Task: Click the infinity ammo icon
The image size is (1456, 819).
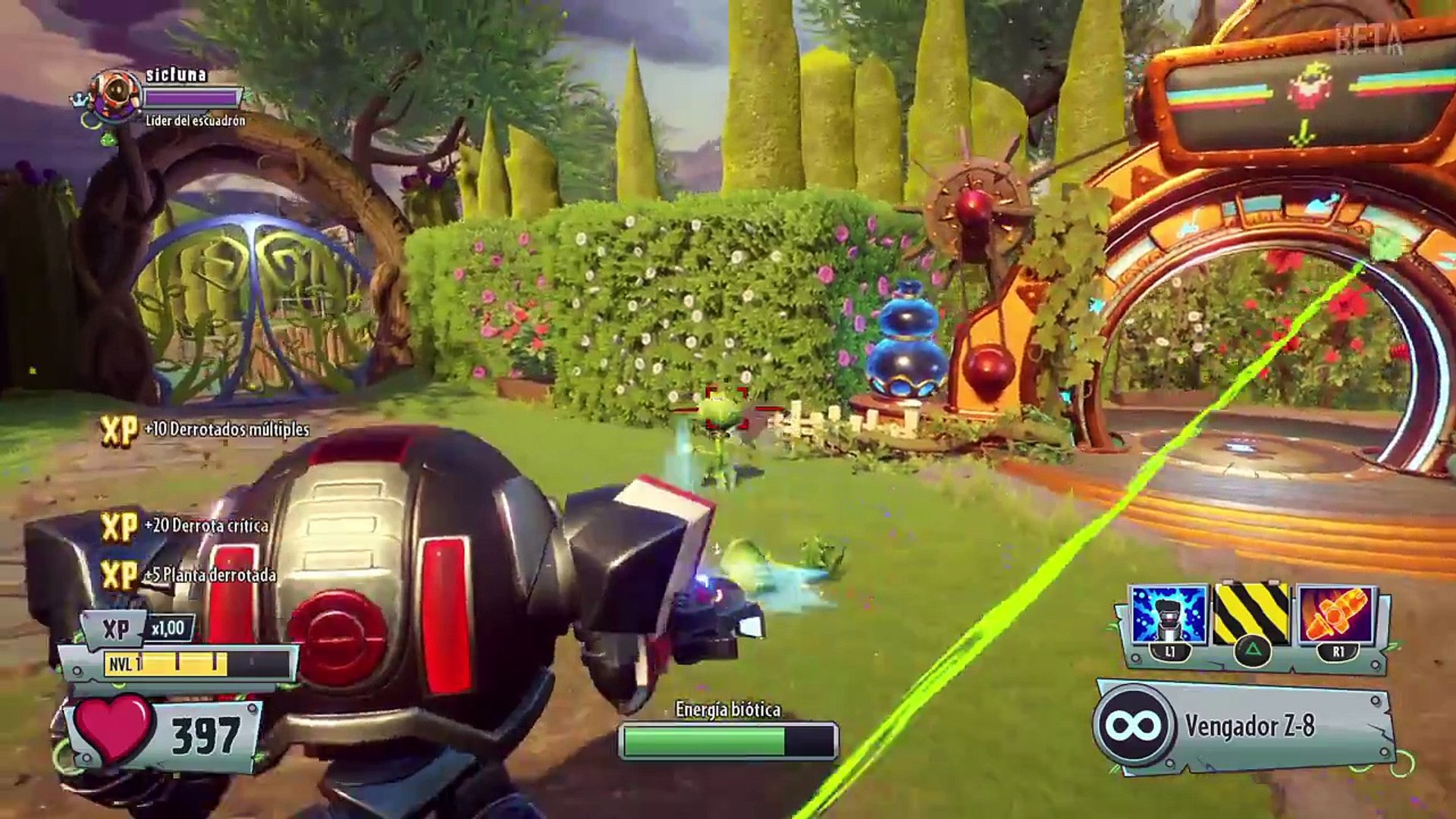Action: pyautogui.click(x=1134, y=726)
